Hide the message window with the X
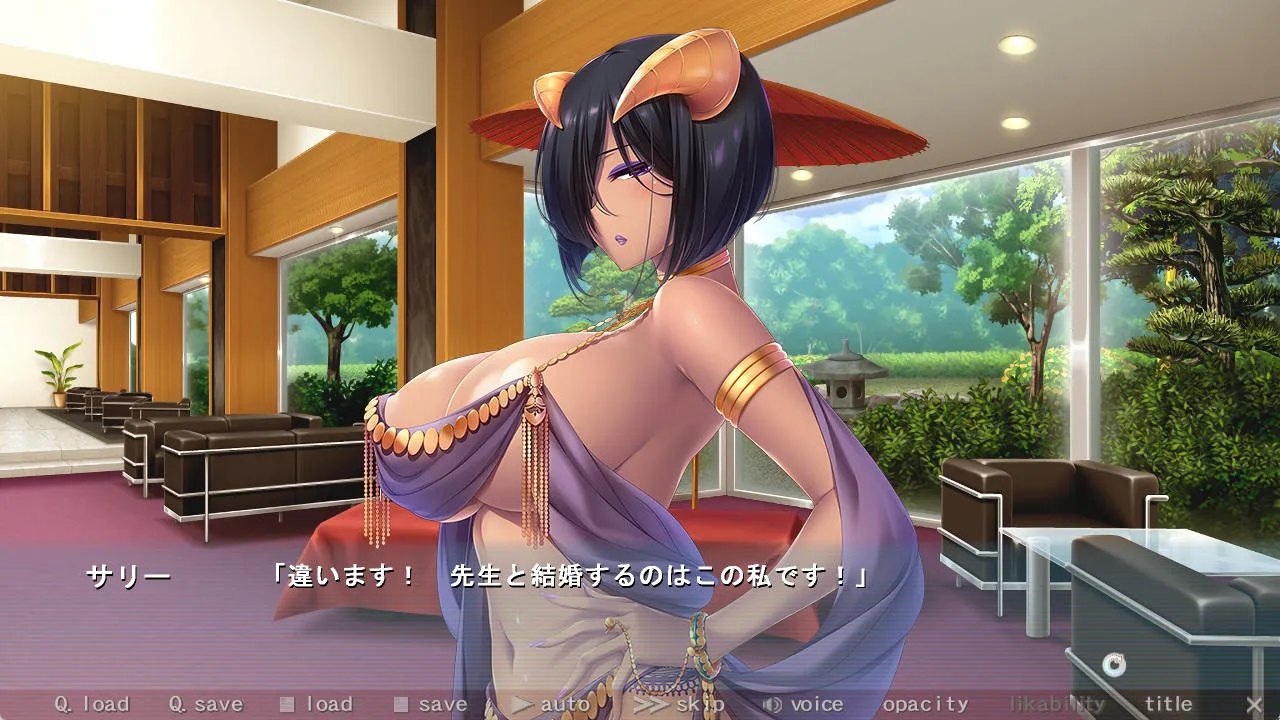The width and height of the screenshot is (1280, 720). coord(1254,704)
